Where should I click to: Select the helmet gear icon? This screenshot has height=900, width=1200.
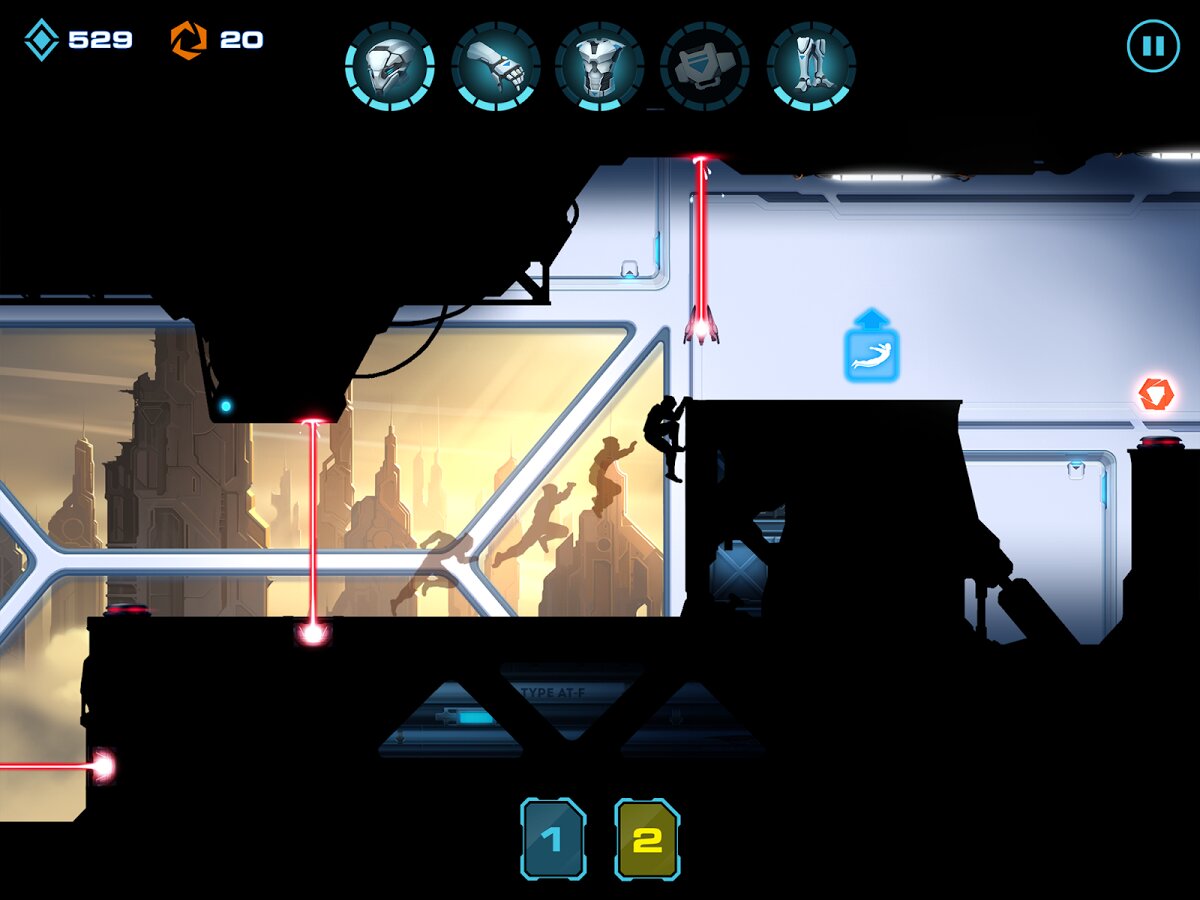389,66
